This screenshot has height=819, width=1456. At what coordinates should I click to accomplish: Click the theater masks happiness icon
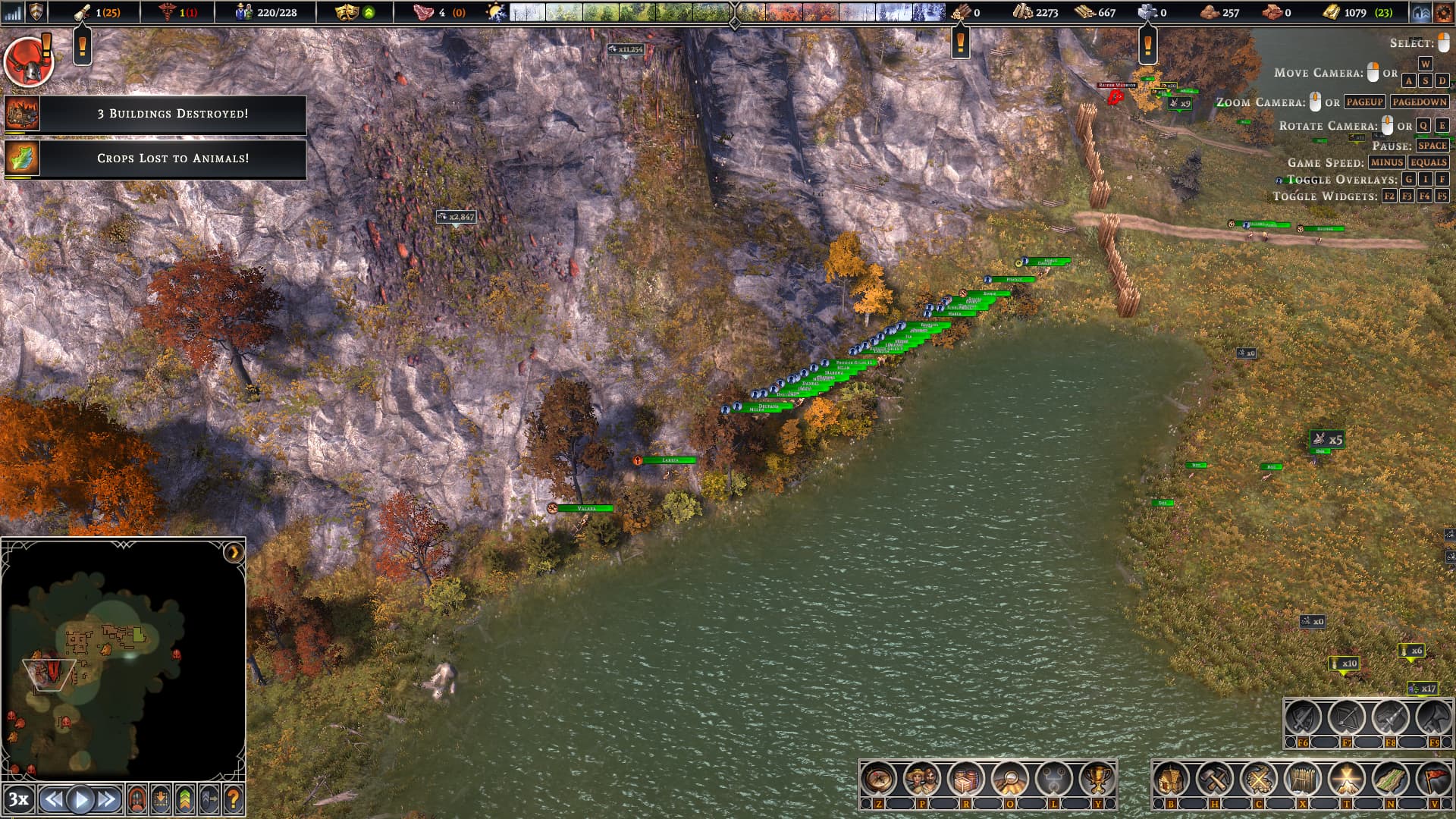click(347, 12)
